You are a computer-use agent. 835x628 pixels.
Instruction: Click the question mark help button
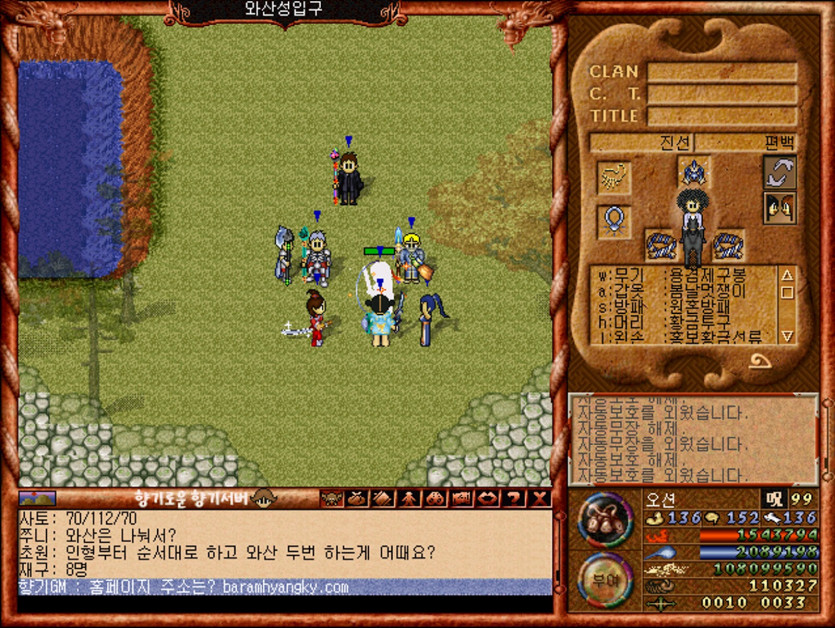pos(515,498)
